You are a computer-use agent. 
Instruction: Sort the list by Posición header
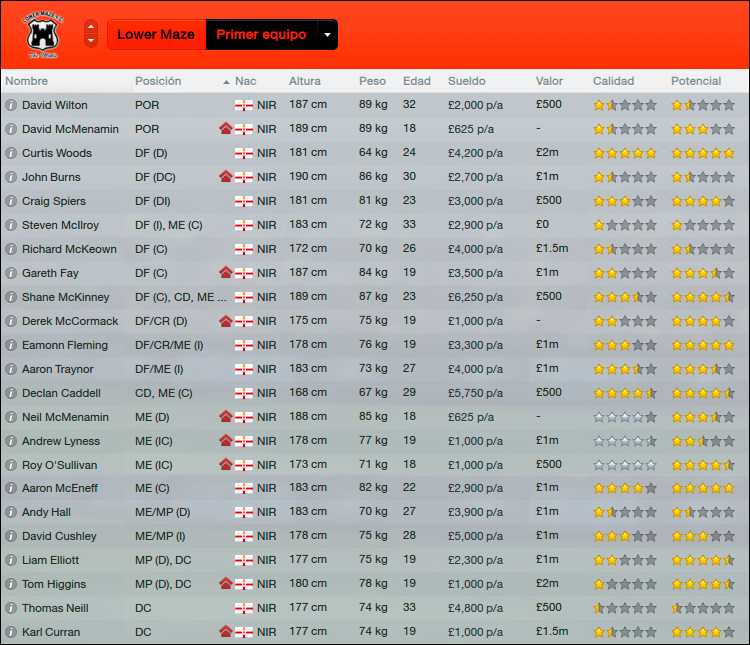tap(158, 81)
